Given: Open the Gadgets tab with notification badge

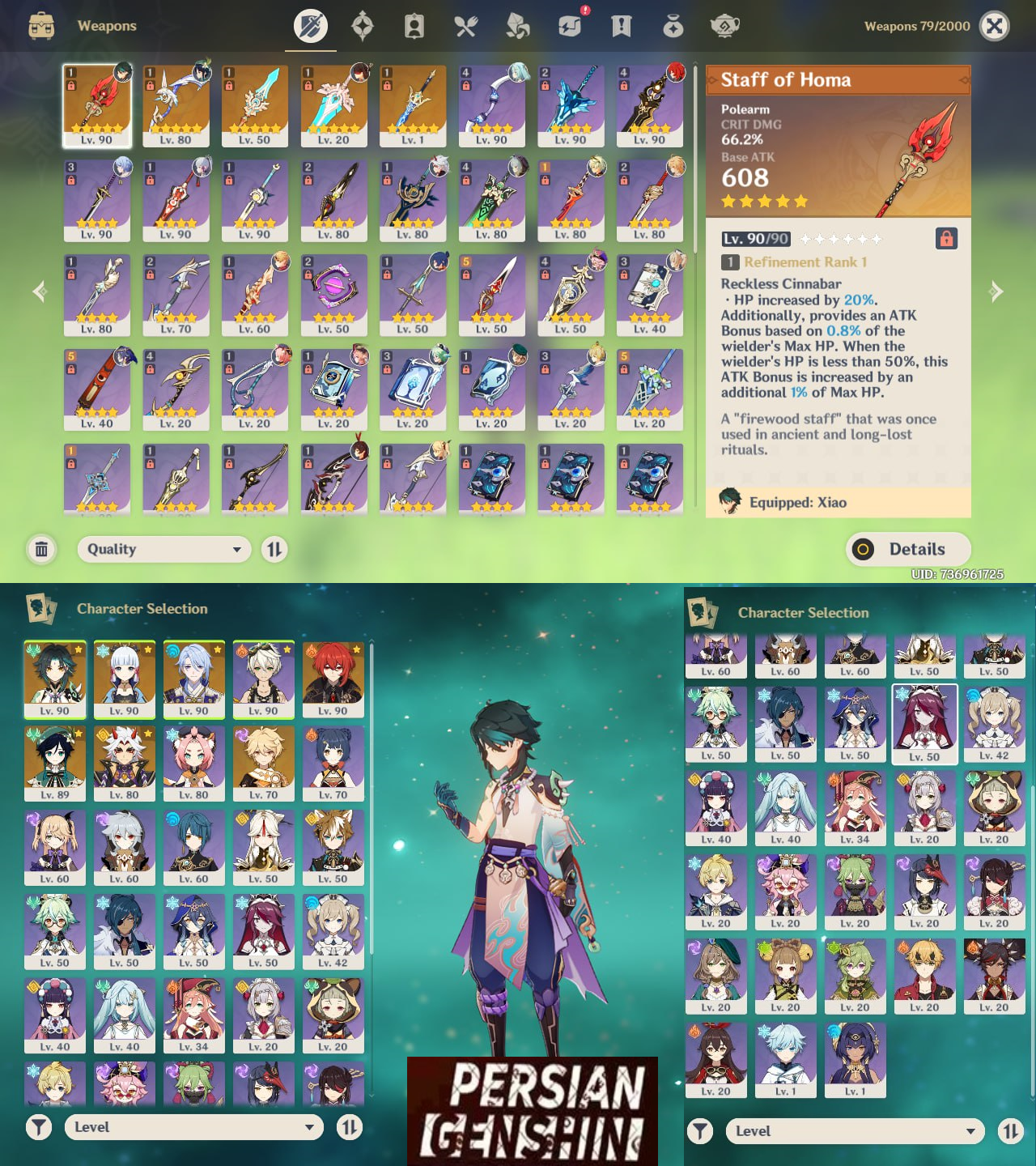Looking at the screenshot, I should click(x=569, y=25).
